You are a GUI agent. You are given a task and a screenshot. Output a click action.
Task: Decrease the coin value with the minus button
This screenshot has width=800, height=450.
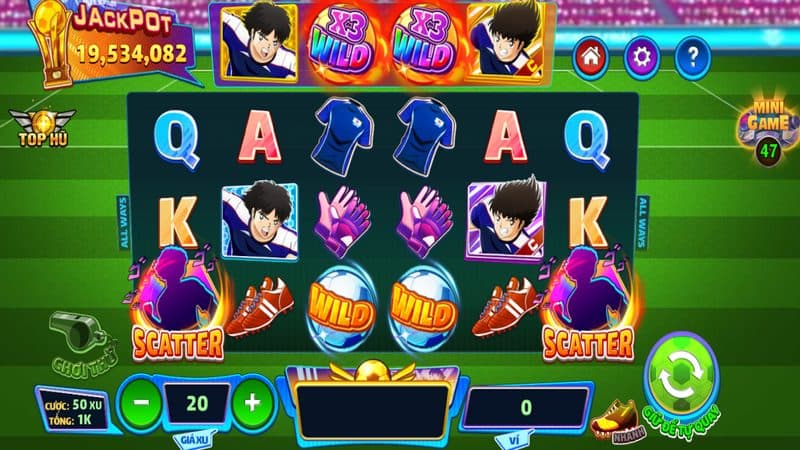[x=140, y=402]
